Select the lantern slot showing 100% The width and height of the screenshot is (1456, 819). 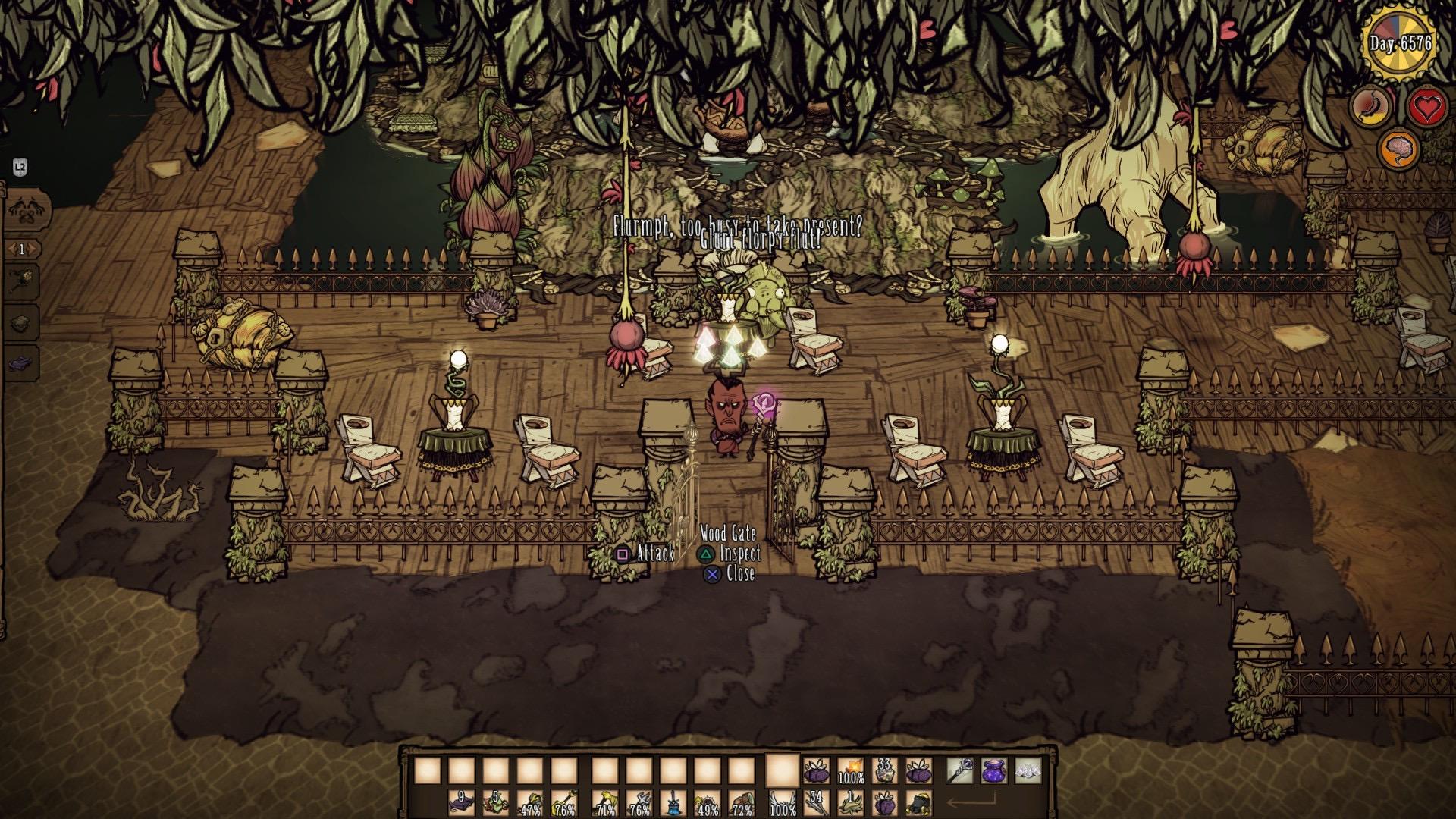[850, 771]
